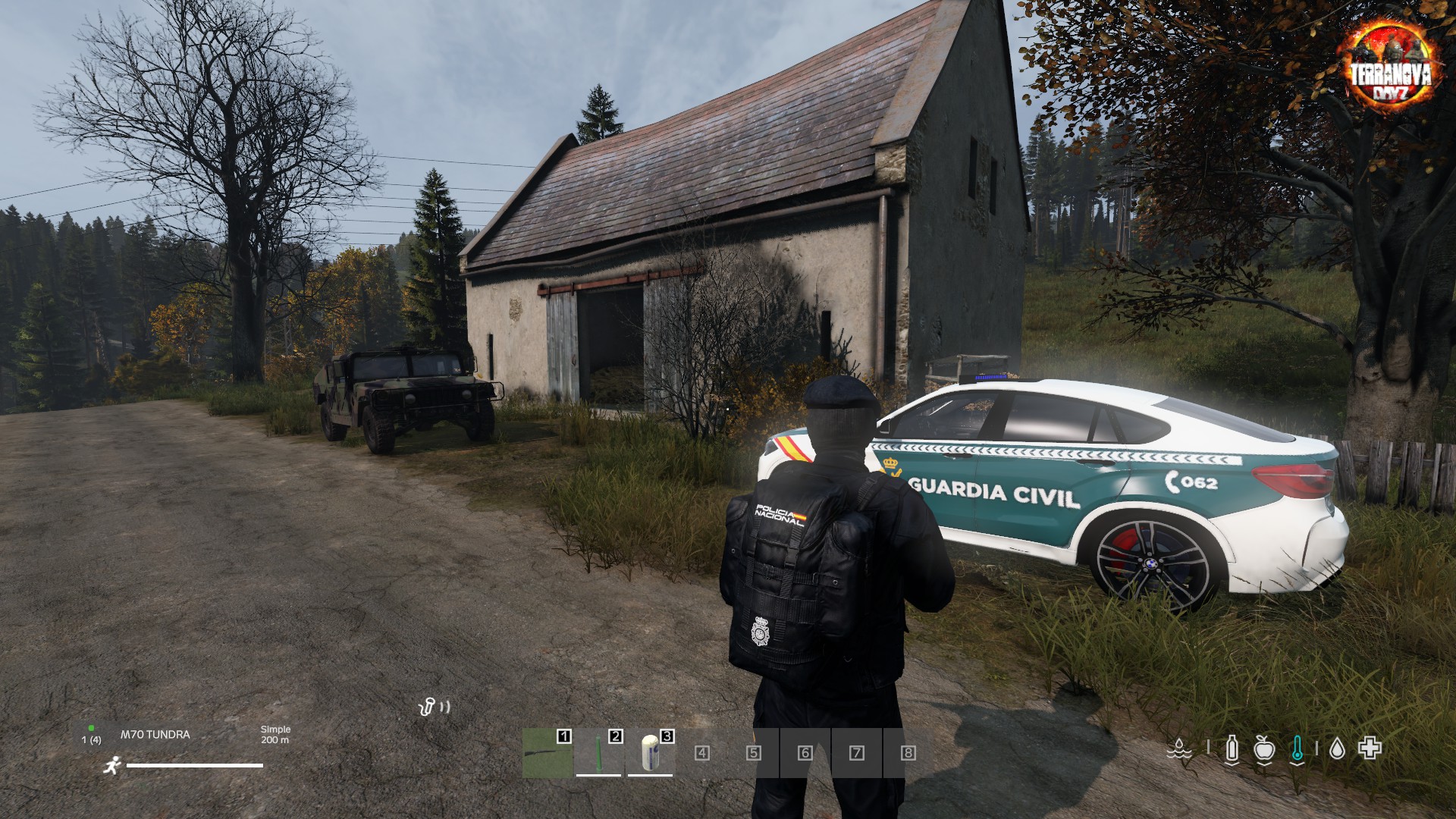Click the wetness water-waves status icon
The width and height of the screenshot is (1456, 819).
tap(1178, 748)
